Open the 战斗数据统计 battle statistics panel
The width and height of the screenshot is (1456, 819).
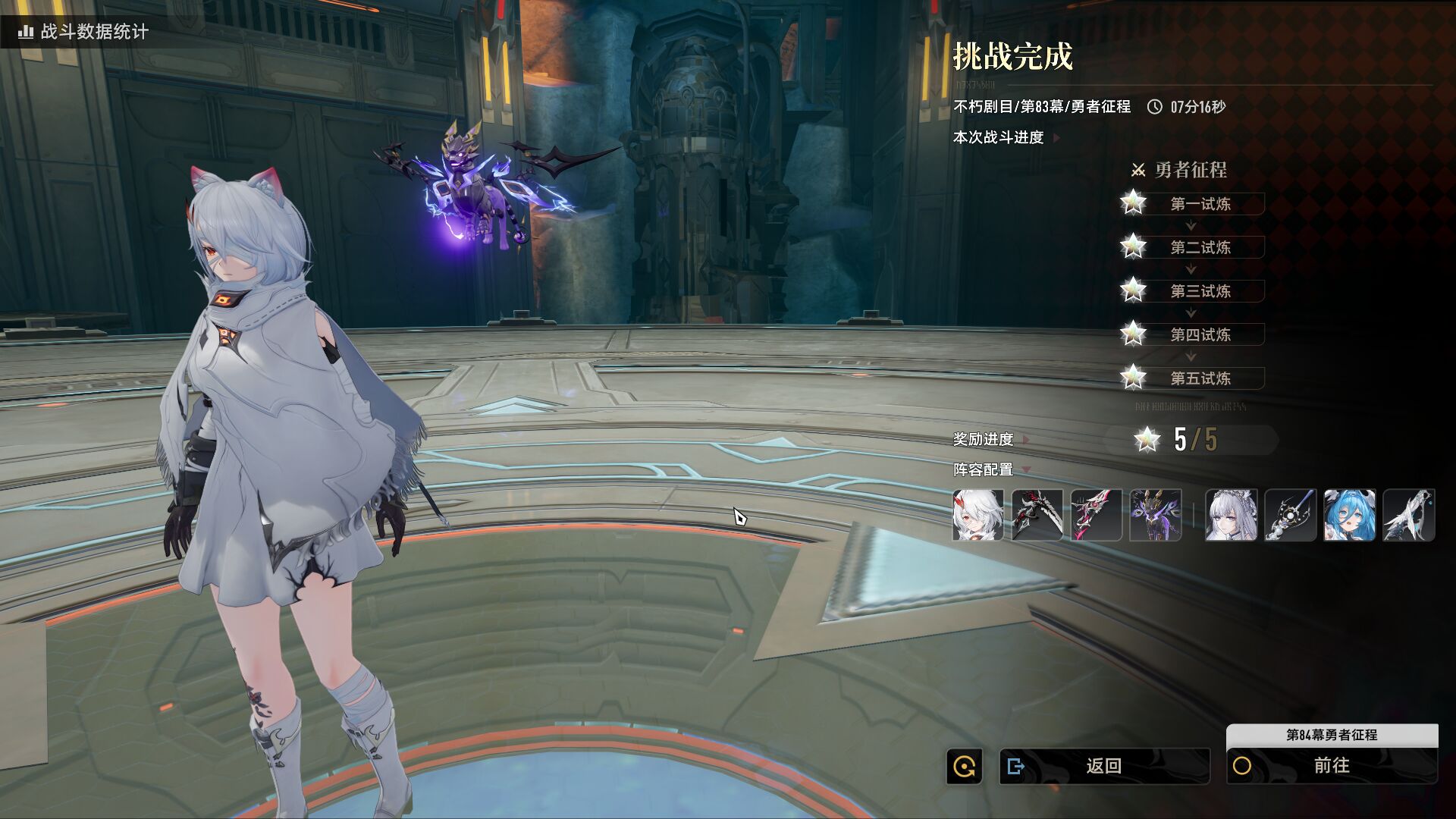(x=83, y=31)
